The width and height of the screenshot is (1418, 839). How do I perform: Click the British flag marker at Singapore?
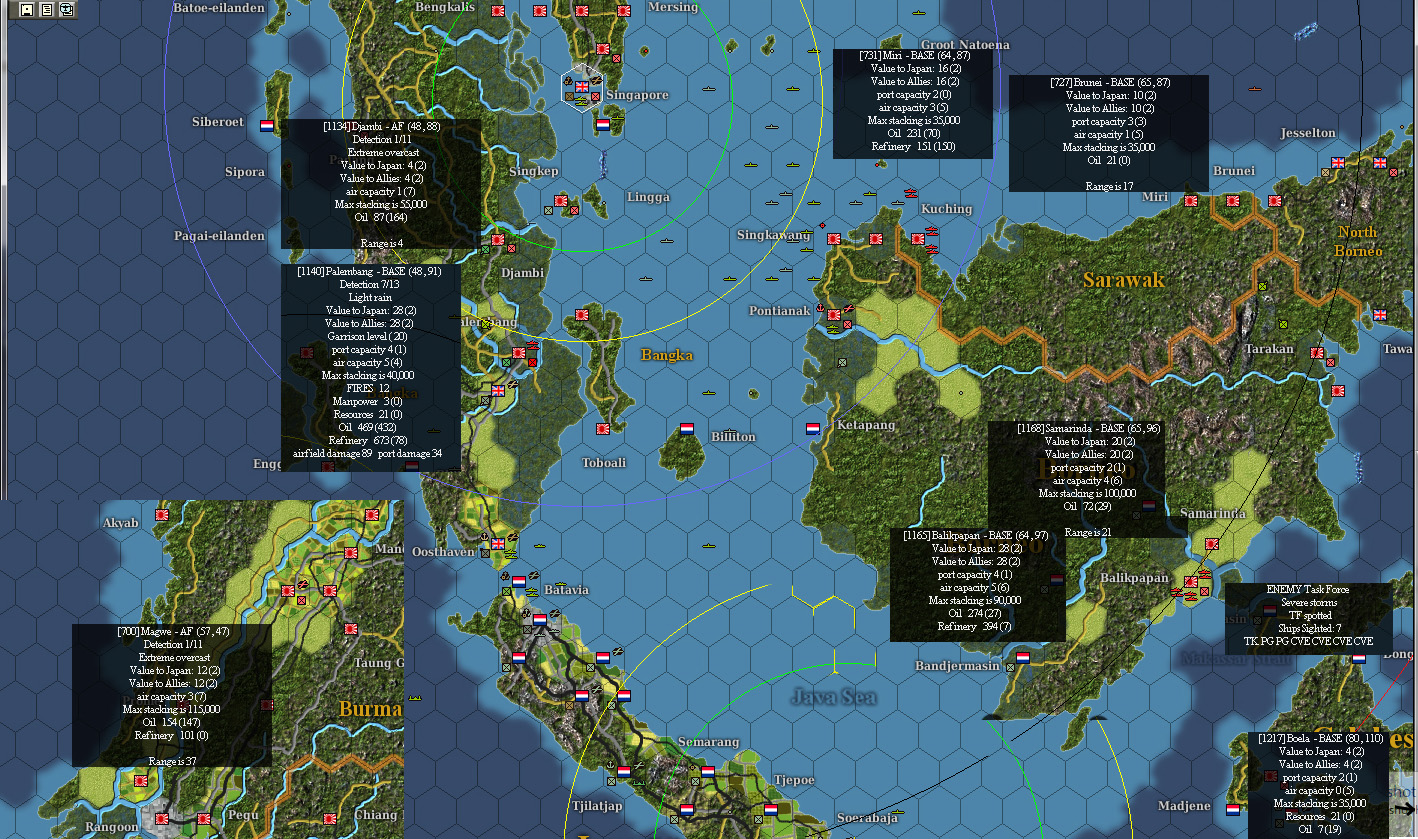click(582, 88)
